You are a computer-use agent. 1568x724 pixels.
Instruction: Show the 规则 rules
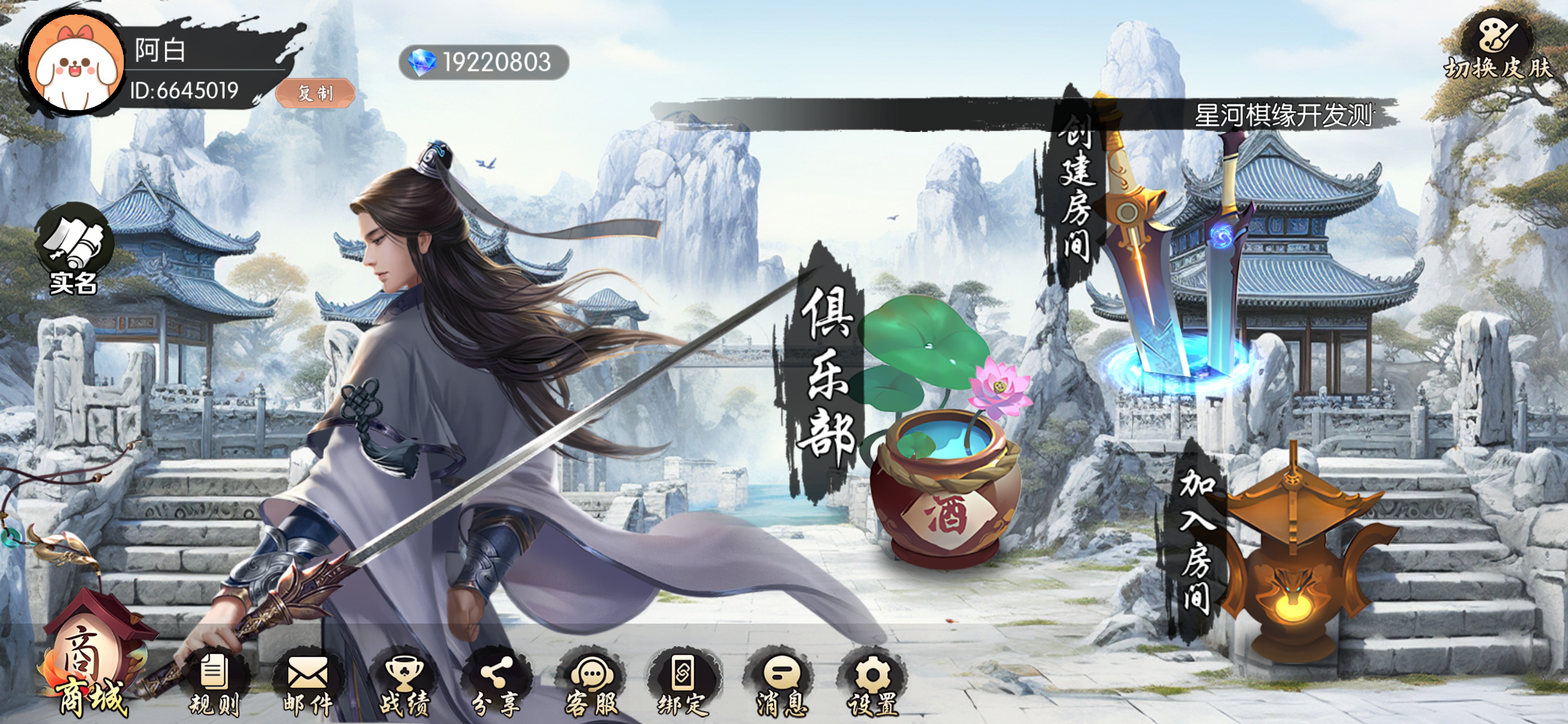tap(214, 683)
